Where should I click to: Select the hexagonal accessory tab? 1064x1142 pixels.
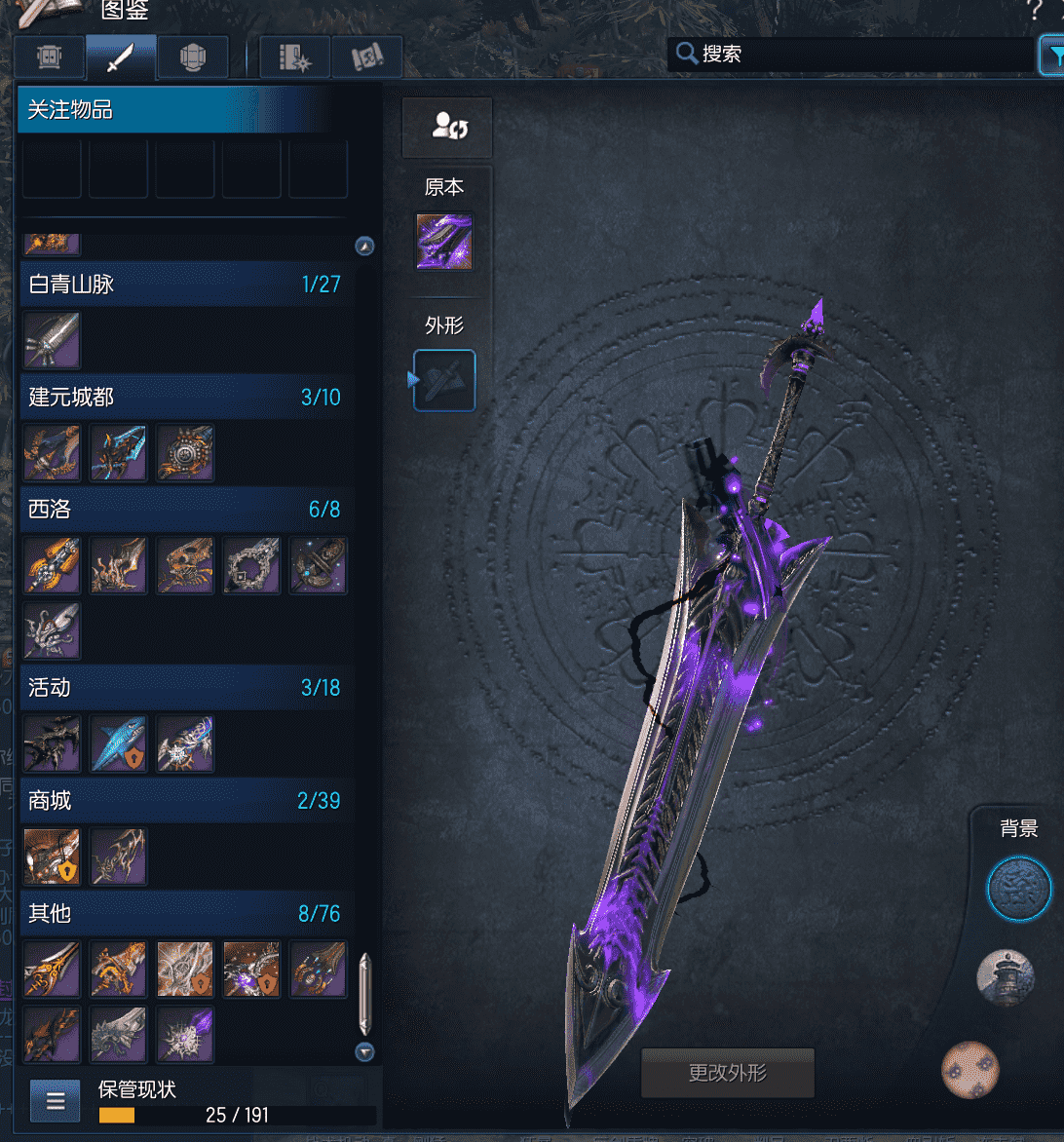click(192, 58)
